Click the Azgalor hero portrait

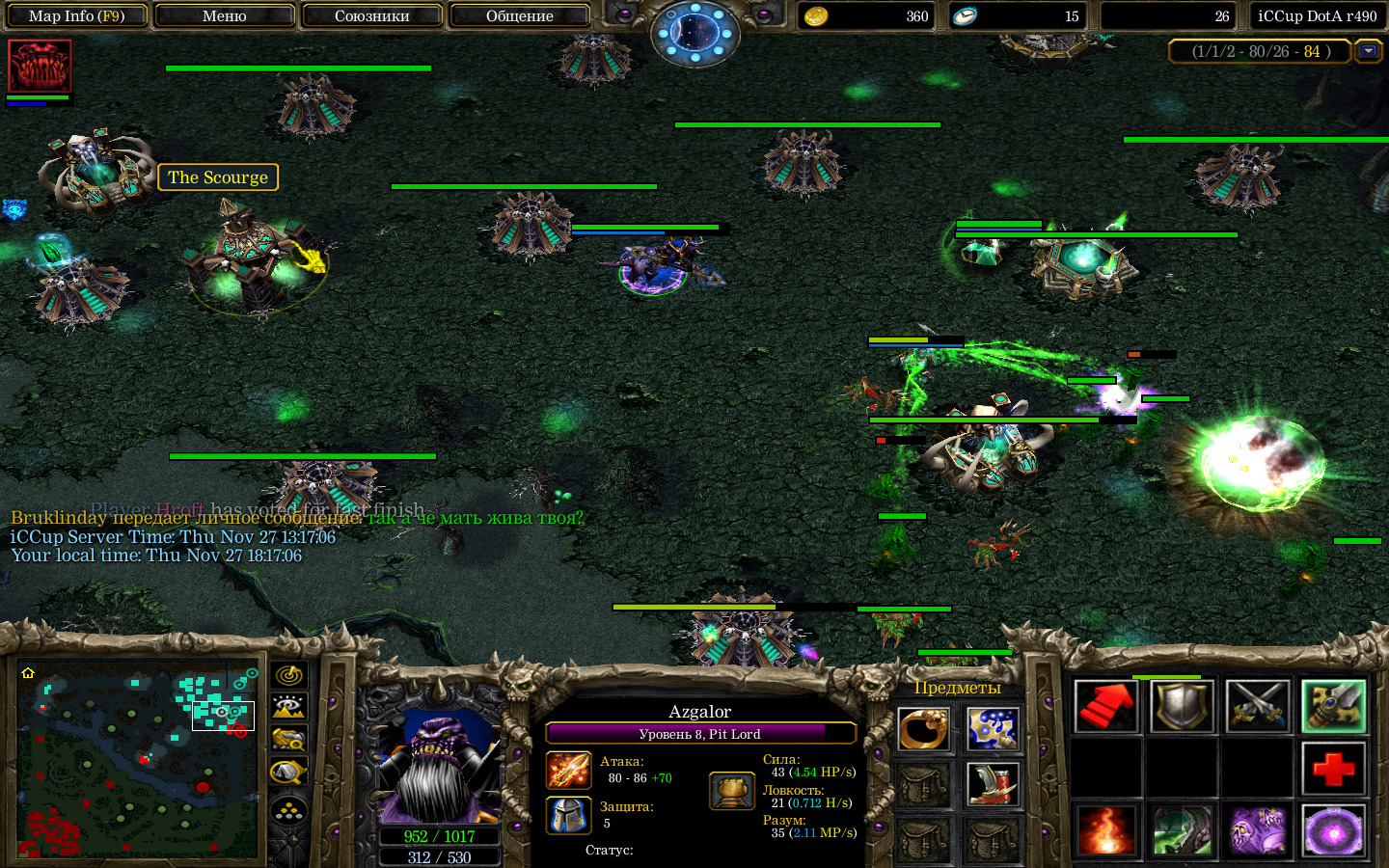pos(439,767)
